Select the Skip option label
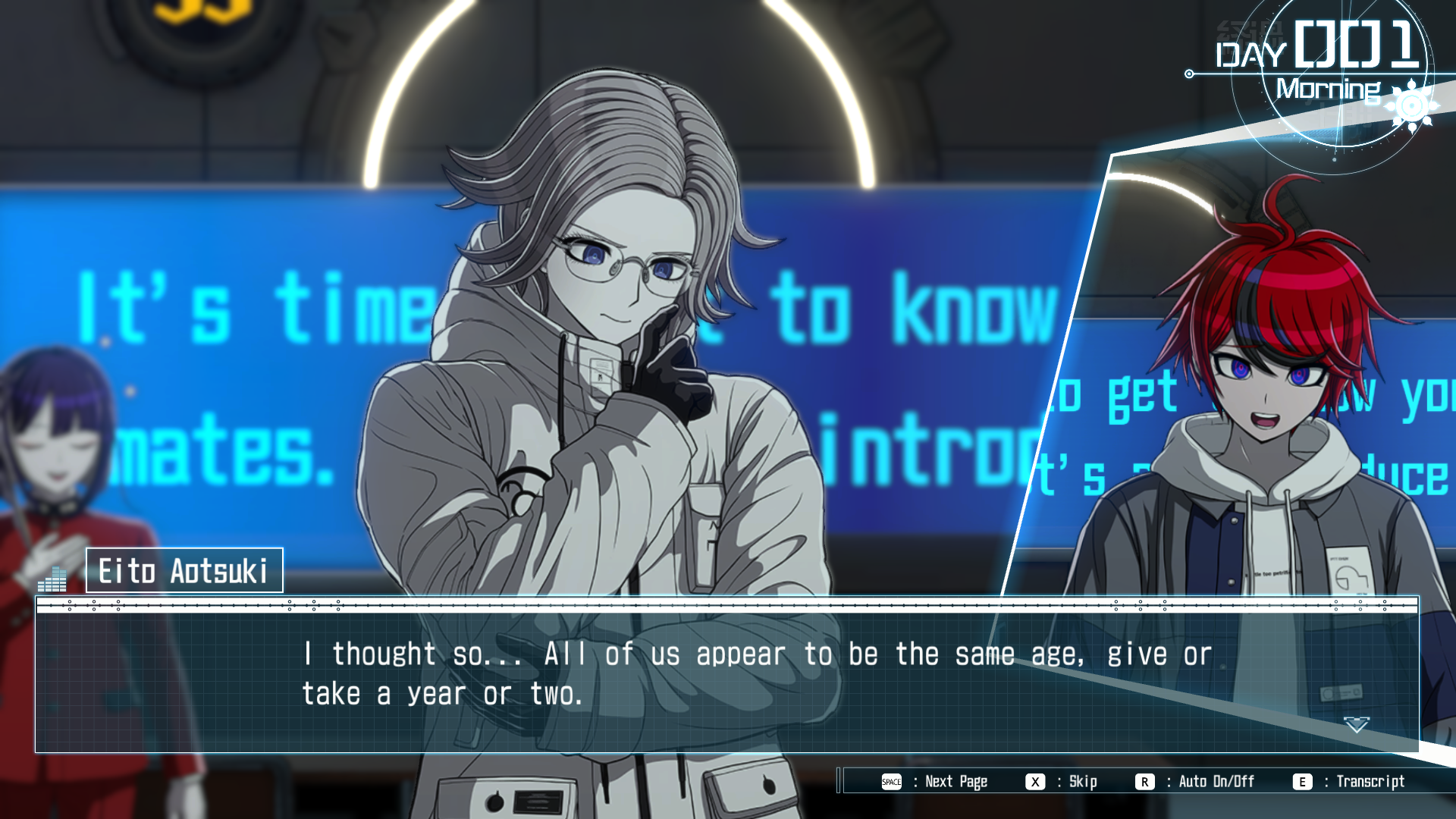 [x=1082, y=782]
